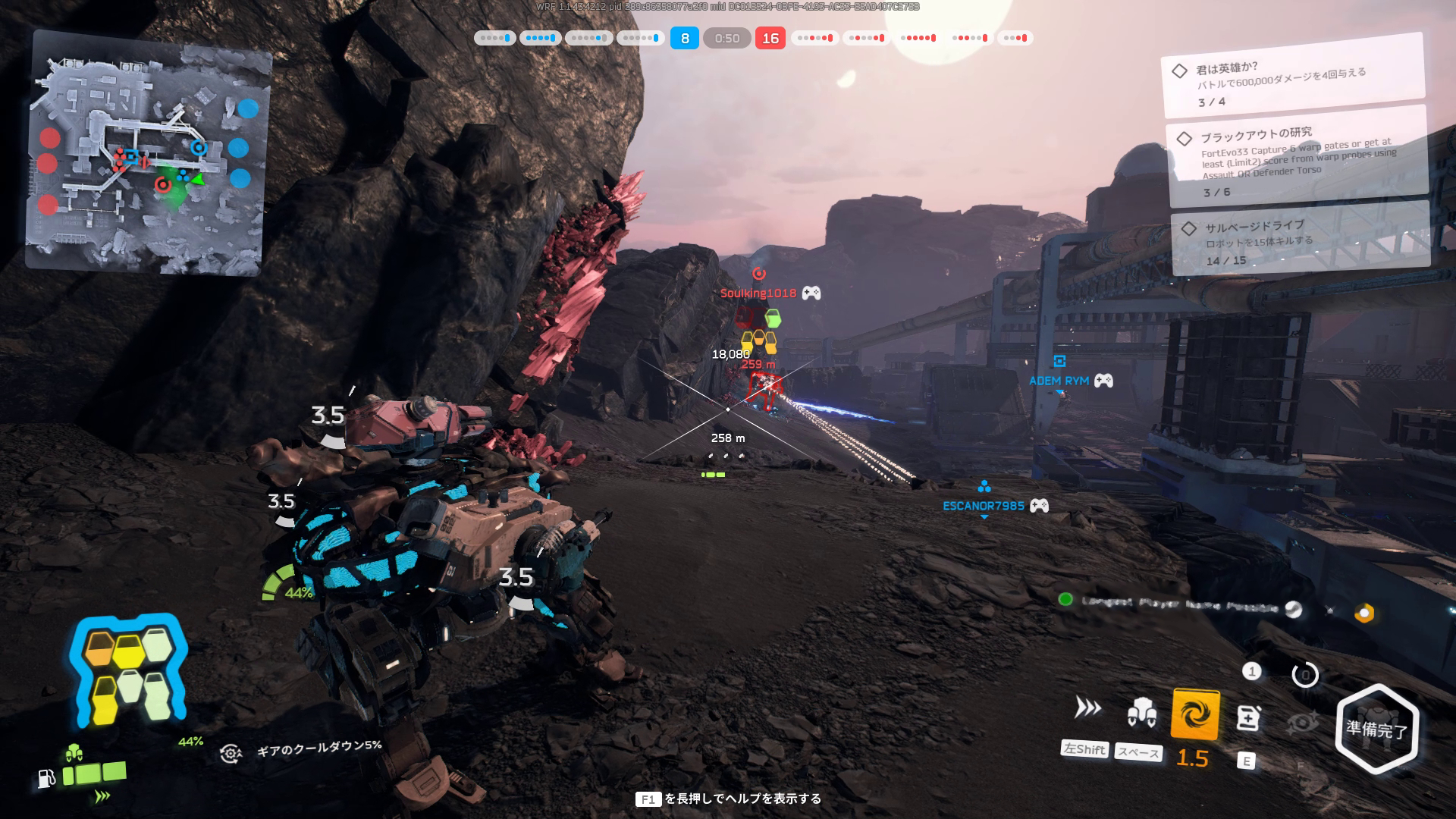Click the 準備完了 hexagon robot button
The image size is (1456, 819).
[1376, 729]
